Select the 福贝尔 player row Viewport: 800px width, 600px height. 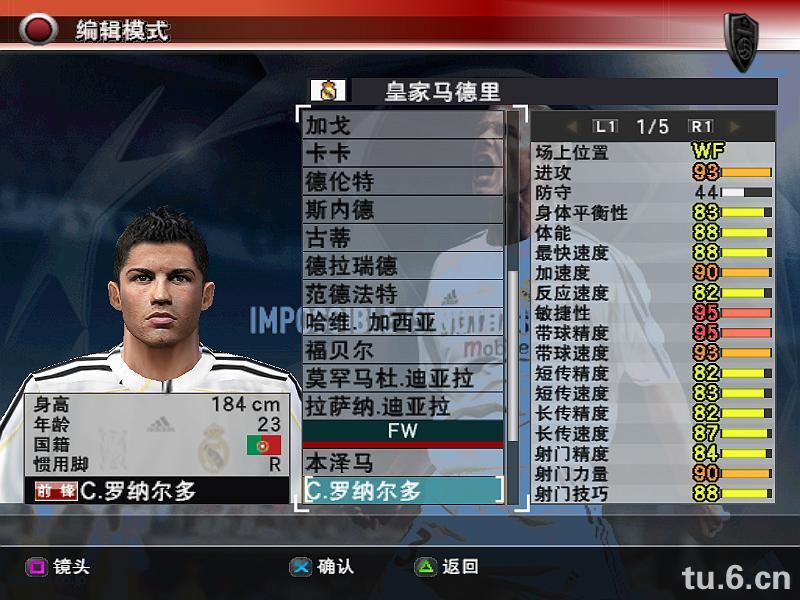click(403, 350)
